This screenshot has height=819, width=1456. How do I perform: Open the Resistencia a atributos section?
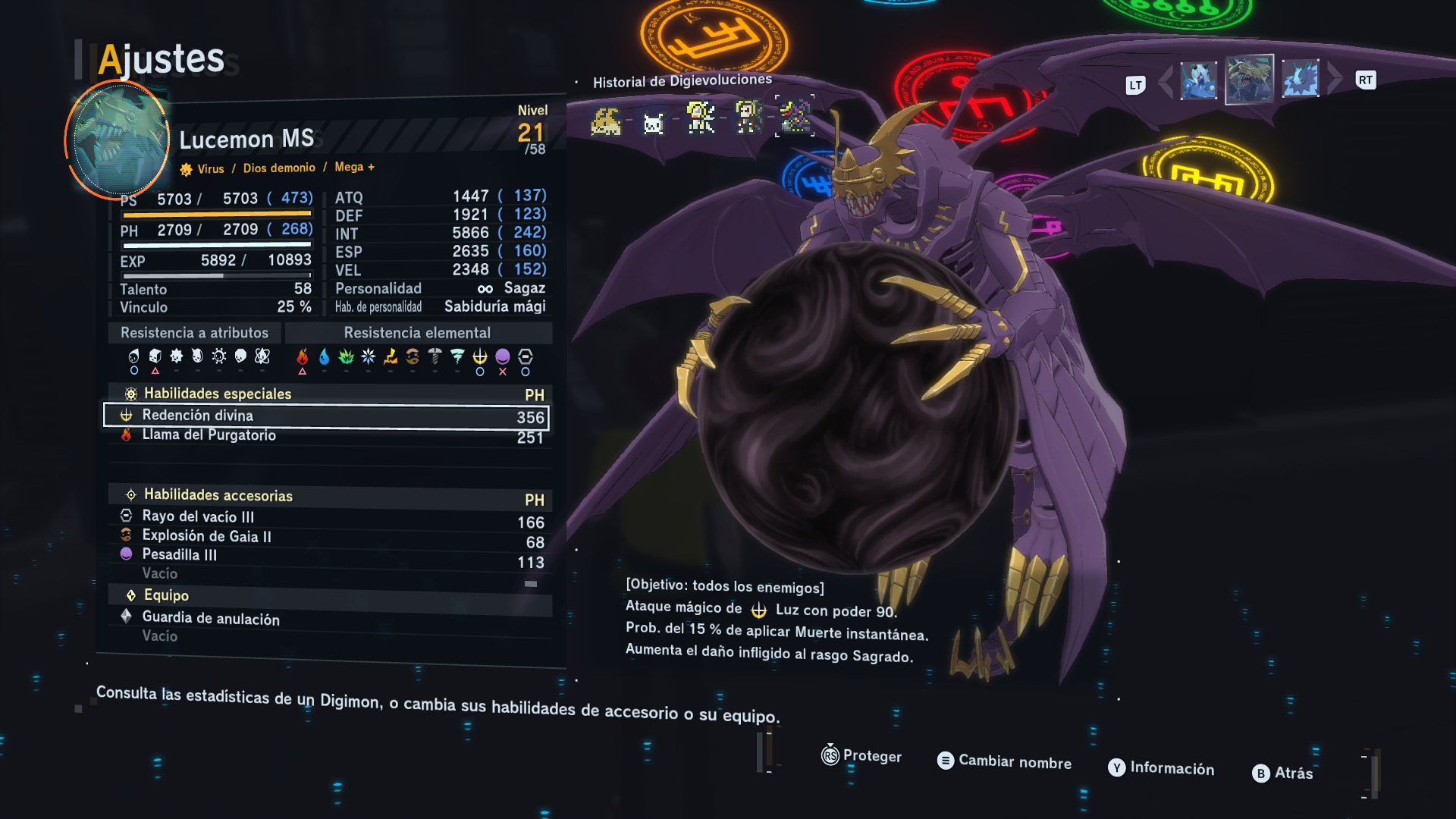coord(194,333)
